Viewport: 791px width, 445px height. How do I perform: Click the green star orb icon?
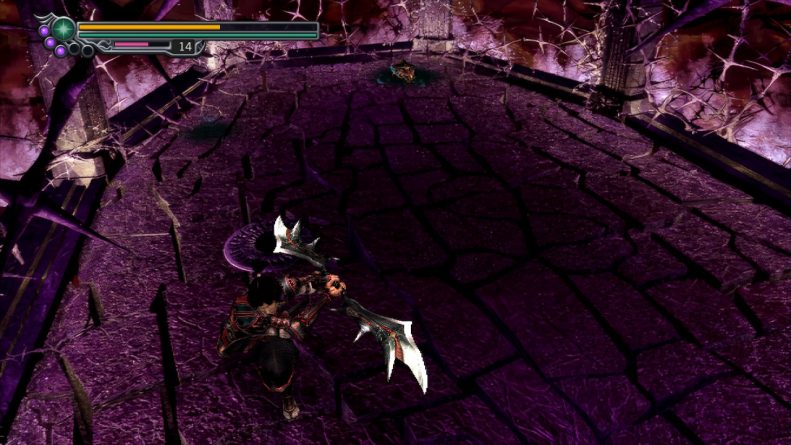(63, 28)
